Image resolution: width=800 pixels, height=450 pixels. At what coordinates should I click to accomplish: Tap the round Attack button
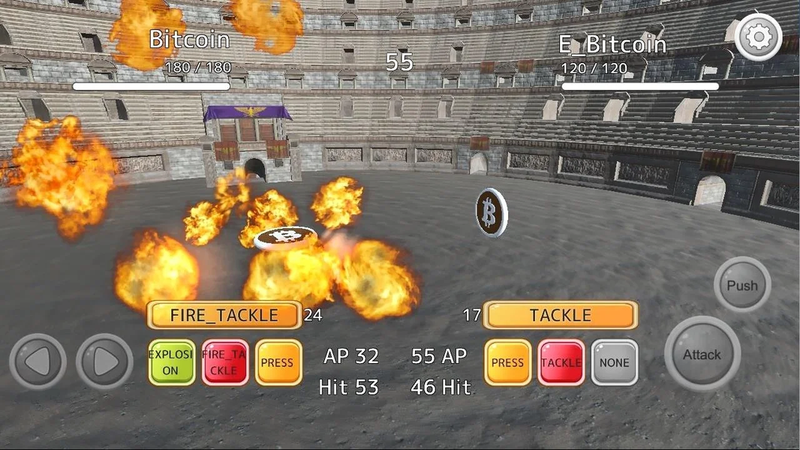click(x=702, y=354)
